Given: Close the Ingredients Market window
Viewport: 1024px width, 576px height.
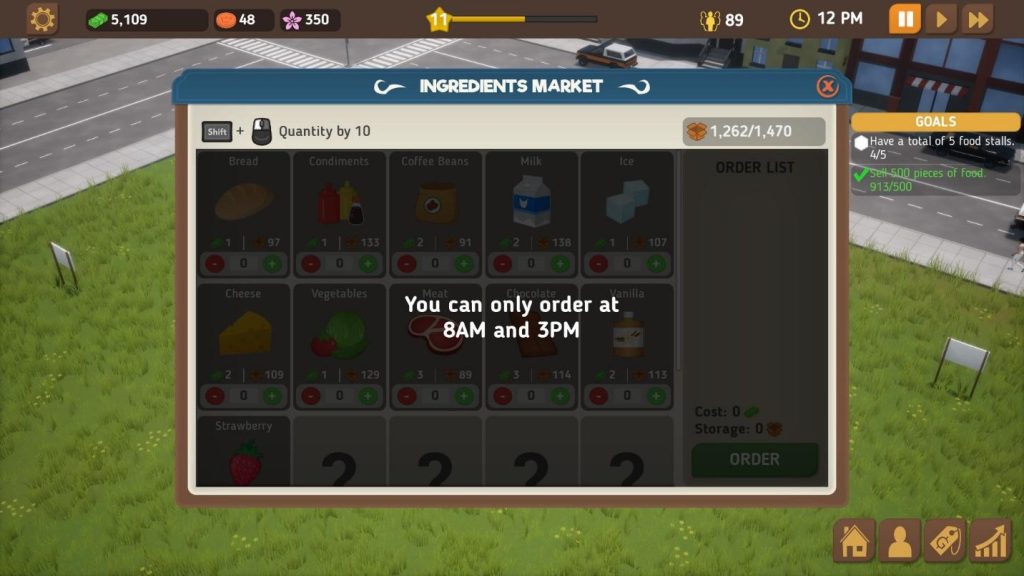Looking at the screenshot, I should tap(827, 86).
